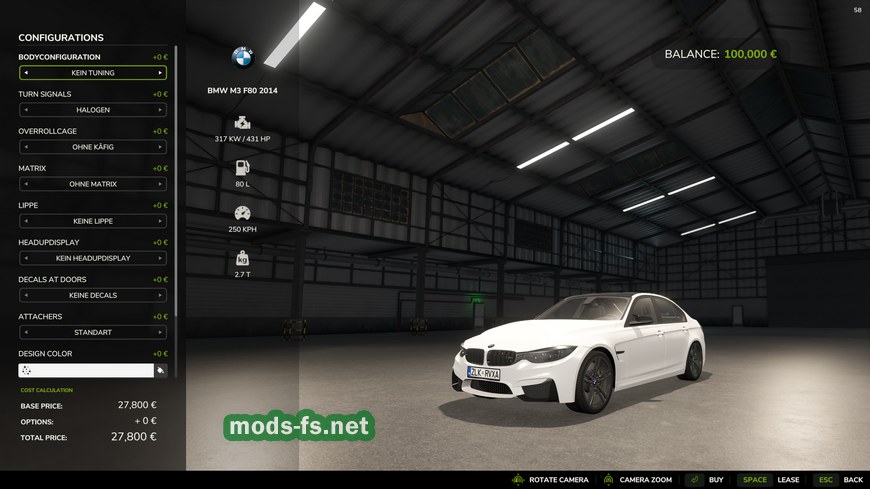Cycle headupdisplay back from Kein Headupdisplay
Viewport: 870px width, 489px height.
click(x=26, y=258)
